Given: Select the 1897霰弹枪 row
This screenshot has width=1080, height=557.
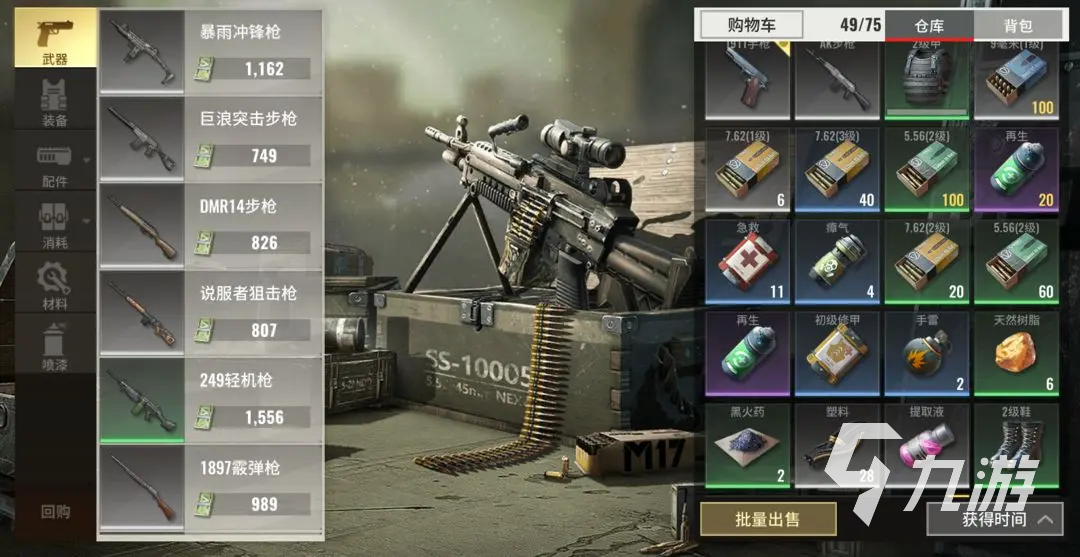Looking at the screenshot, I should [210, 486].
